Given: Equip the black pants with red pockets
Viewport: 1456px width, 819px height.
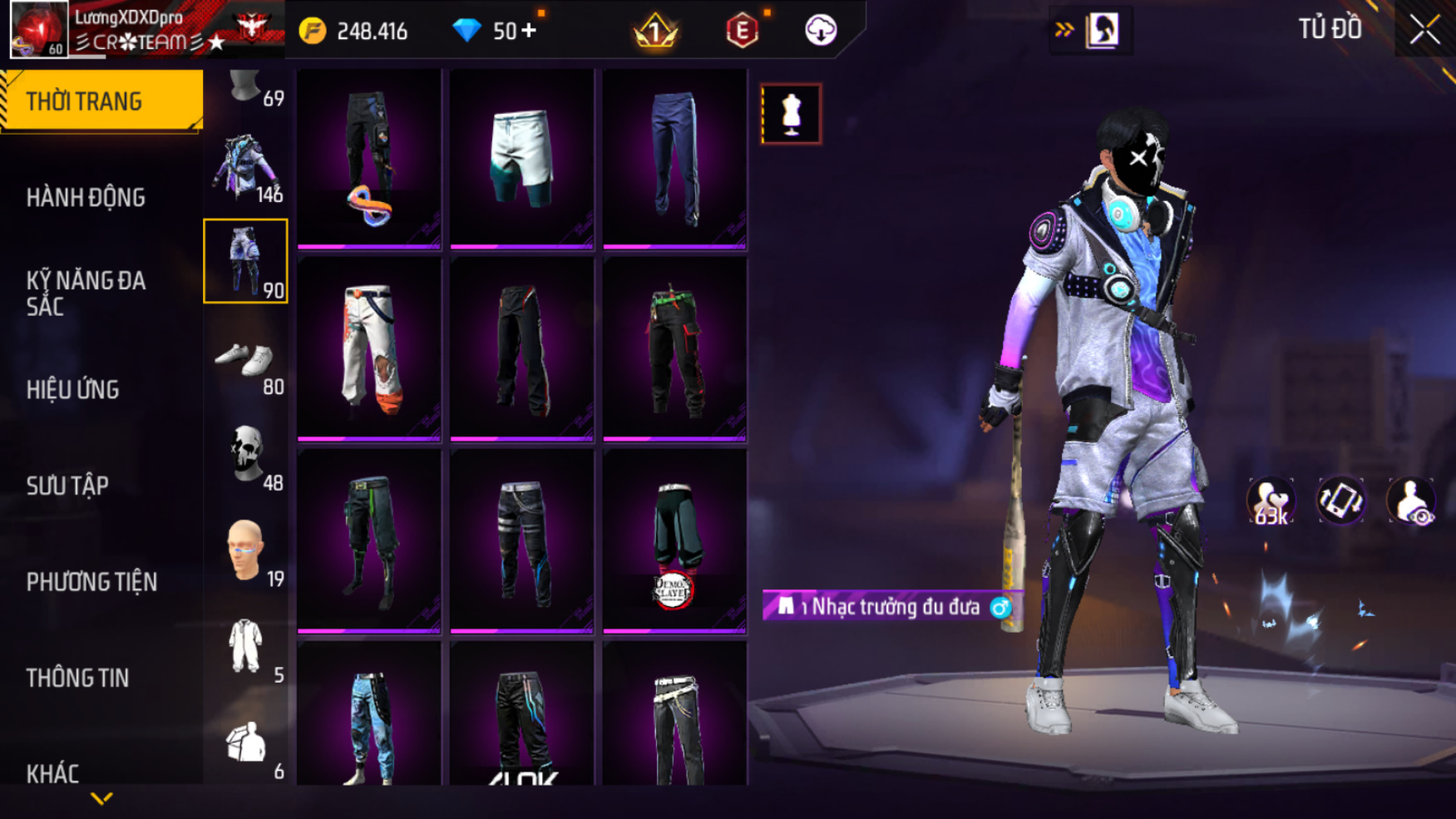Looking at the screenshot, I should point(674,349).
